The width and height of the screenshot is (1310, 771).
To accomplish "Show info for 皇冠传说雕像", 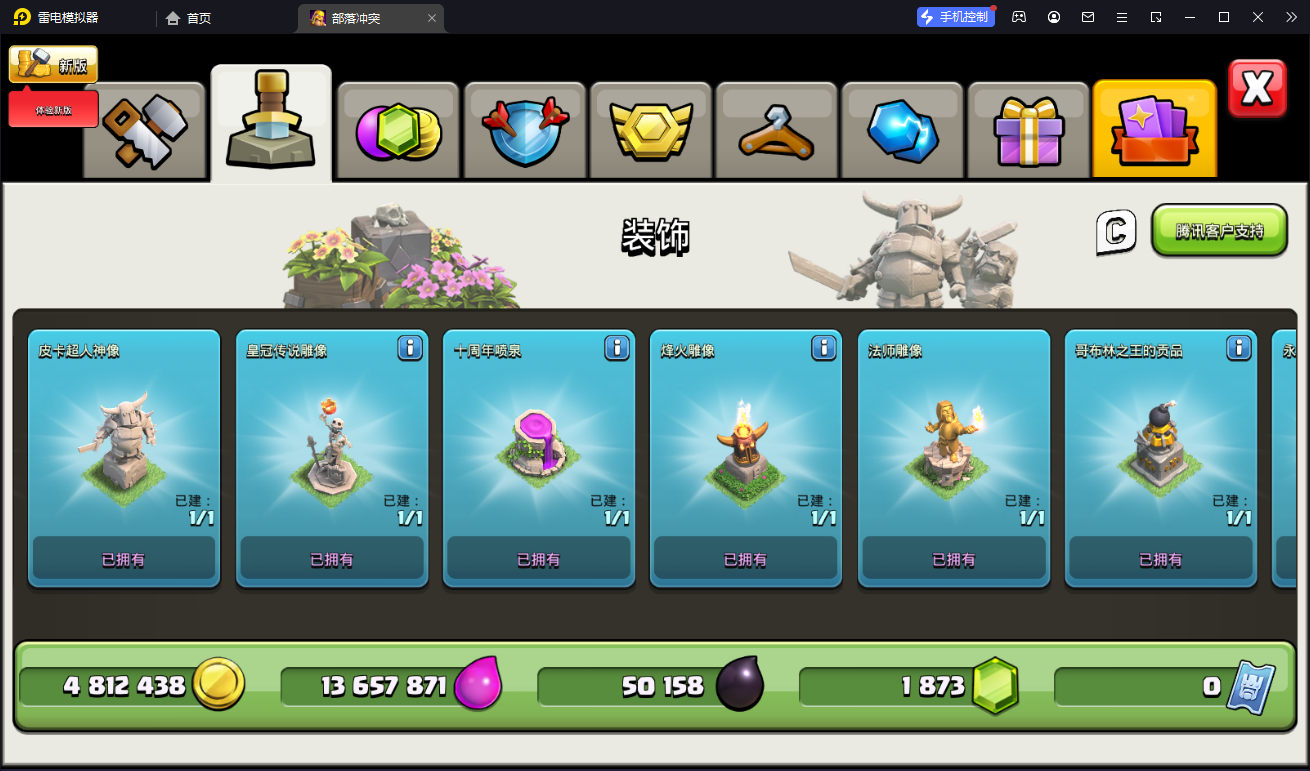I will tap(410, 348).
